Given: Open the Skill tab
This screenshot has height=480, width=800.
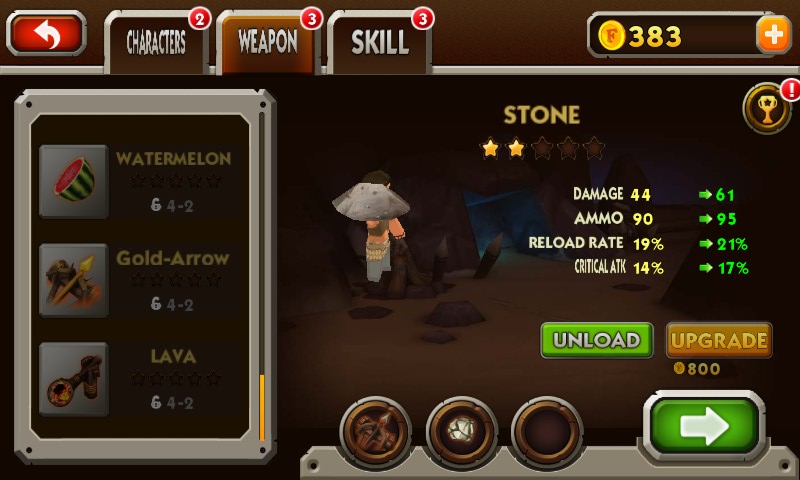Looking at the screenshot, I should point(379,42).
